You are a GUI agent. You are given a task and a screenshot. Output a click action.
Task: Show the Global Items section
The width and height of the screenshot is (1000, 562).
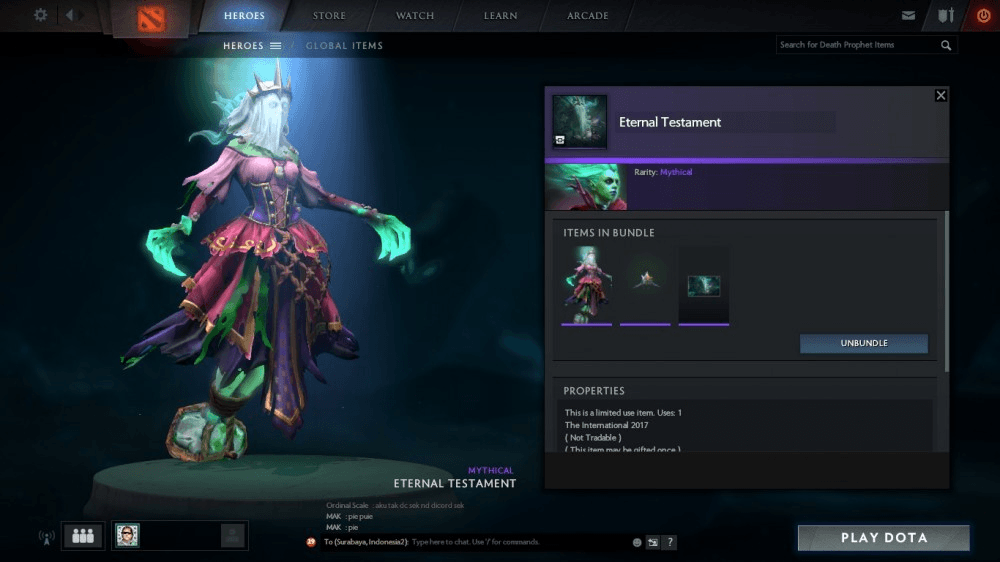coord(344,45)
